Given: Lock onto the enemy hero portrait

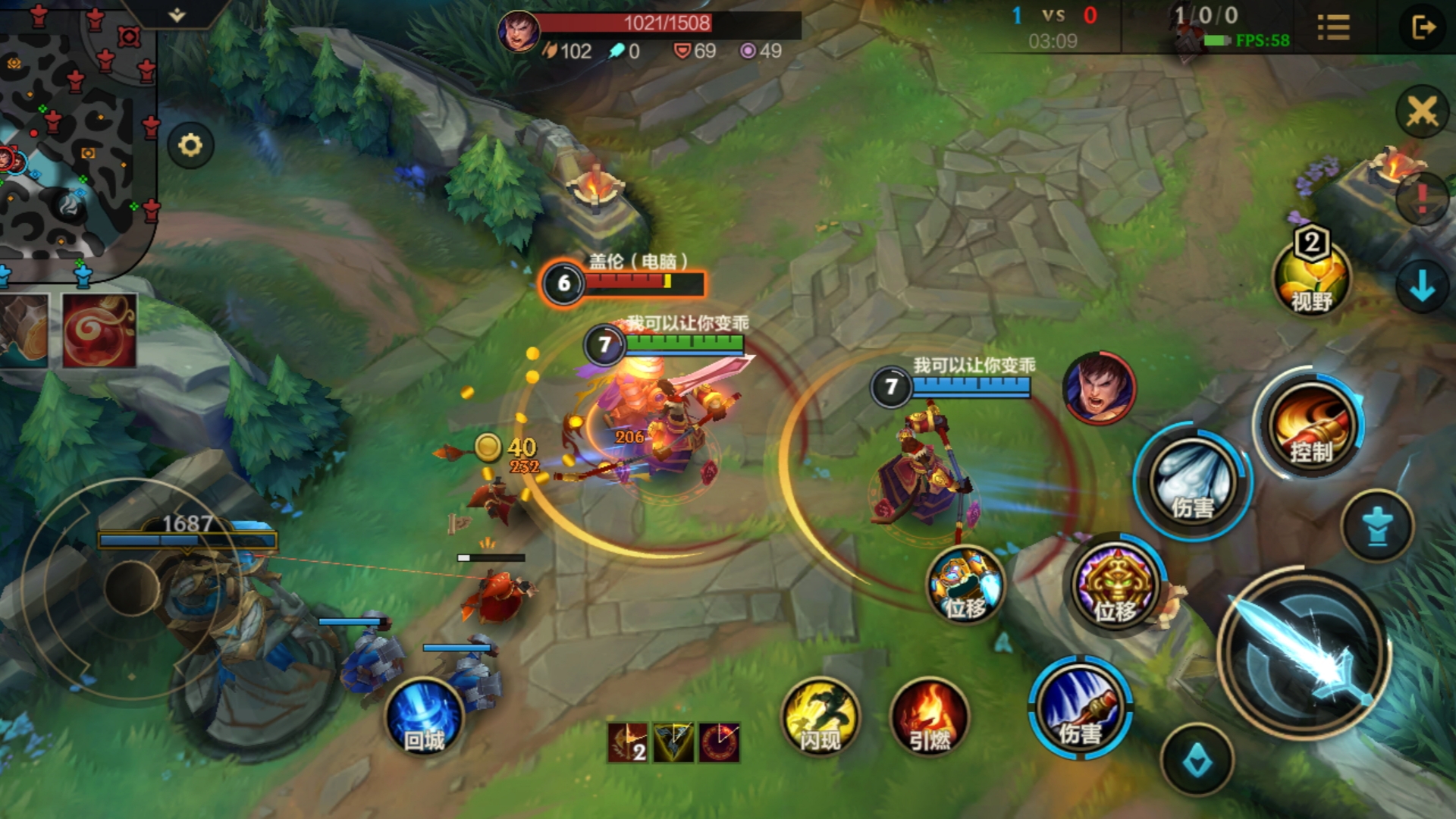Looking at the screenshot, I should coord(1099,388).
